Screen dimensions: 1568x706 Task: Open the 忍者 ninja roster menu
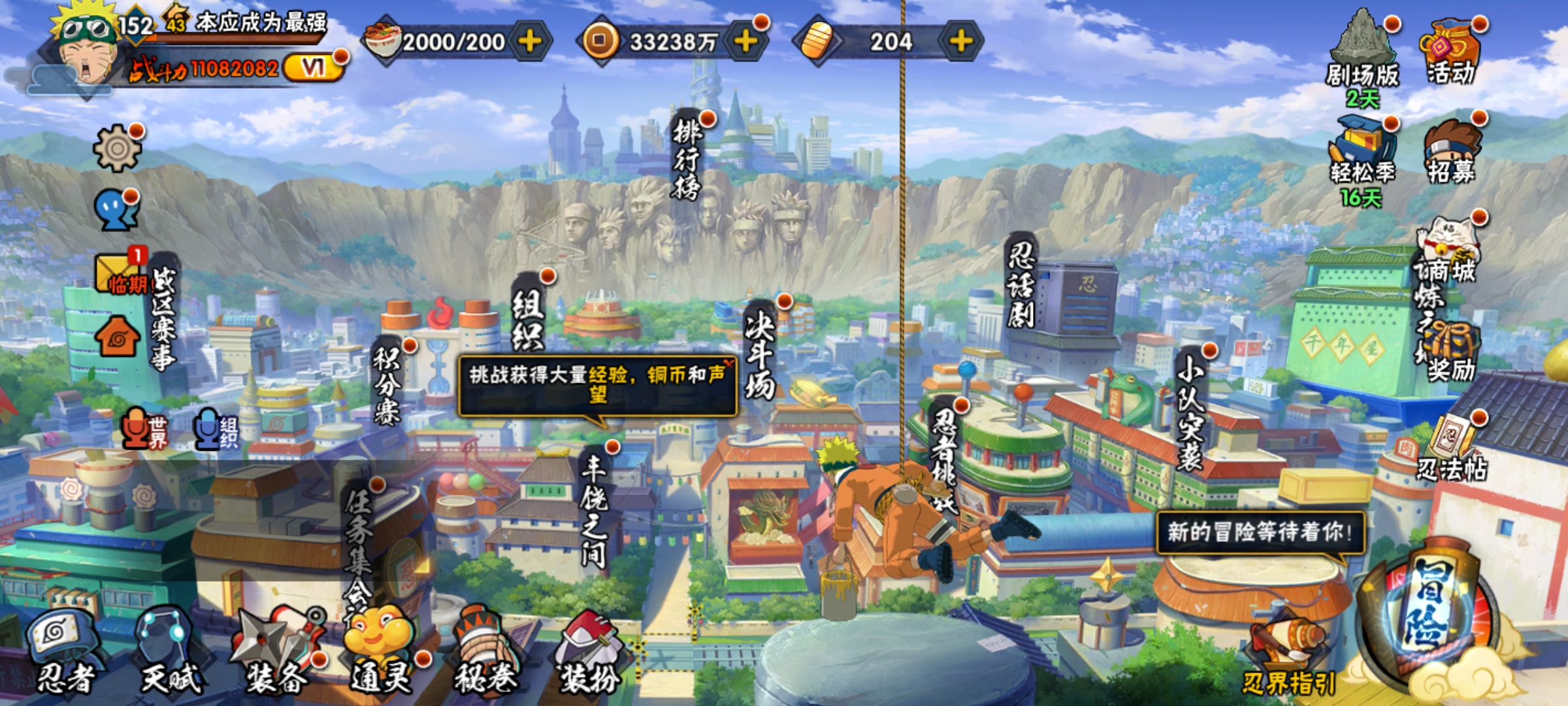click(64, 650)
